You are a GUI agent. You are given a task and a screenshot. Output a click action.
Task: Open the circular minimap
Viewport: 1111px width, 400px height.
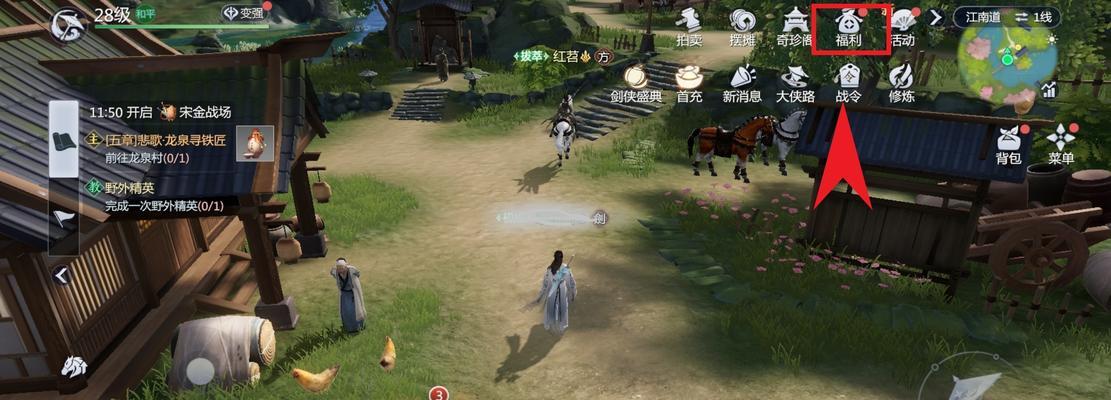coord(1005,60)
